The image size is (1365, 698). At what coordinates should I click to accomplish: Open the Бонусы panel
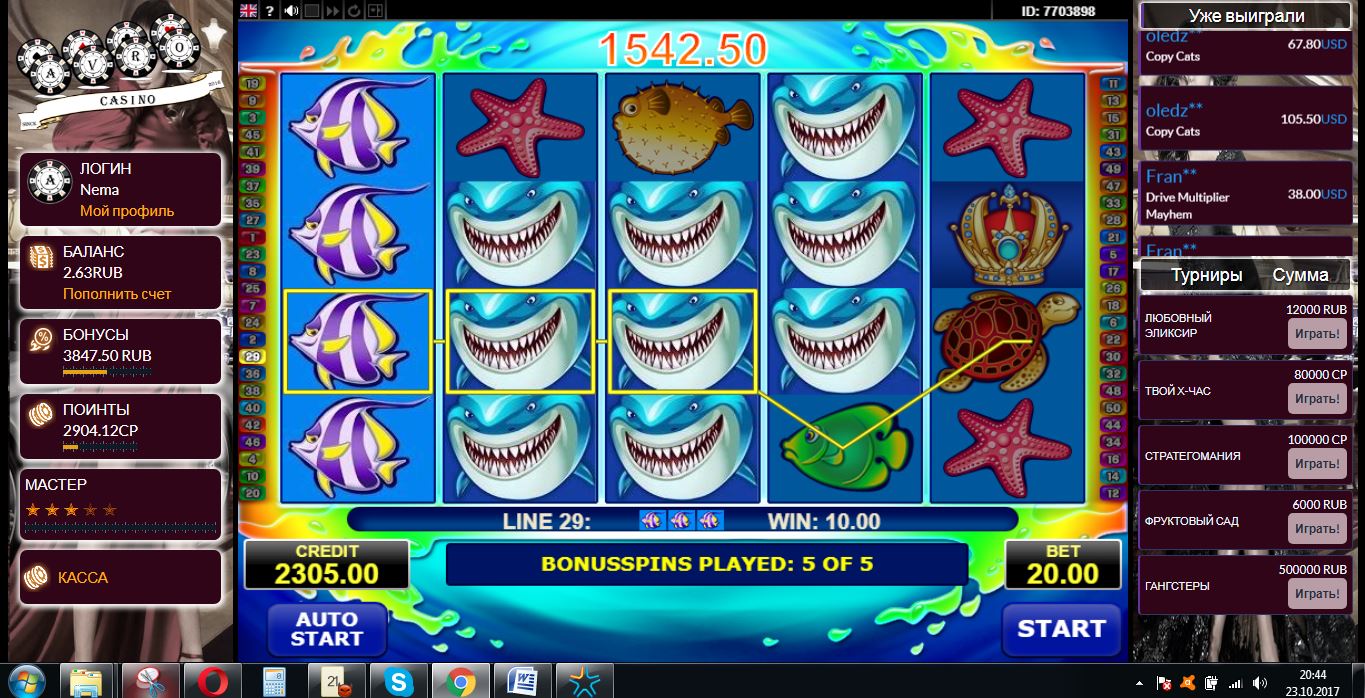120,346
